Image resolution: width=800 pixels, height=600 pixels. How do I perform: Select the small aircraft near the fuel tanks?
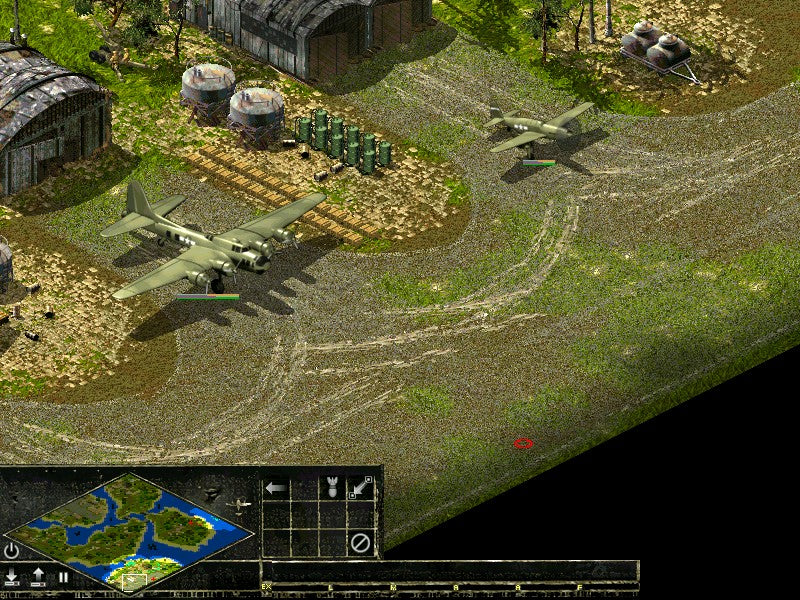pyautogui.click(x=535, y=128)
